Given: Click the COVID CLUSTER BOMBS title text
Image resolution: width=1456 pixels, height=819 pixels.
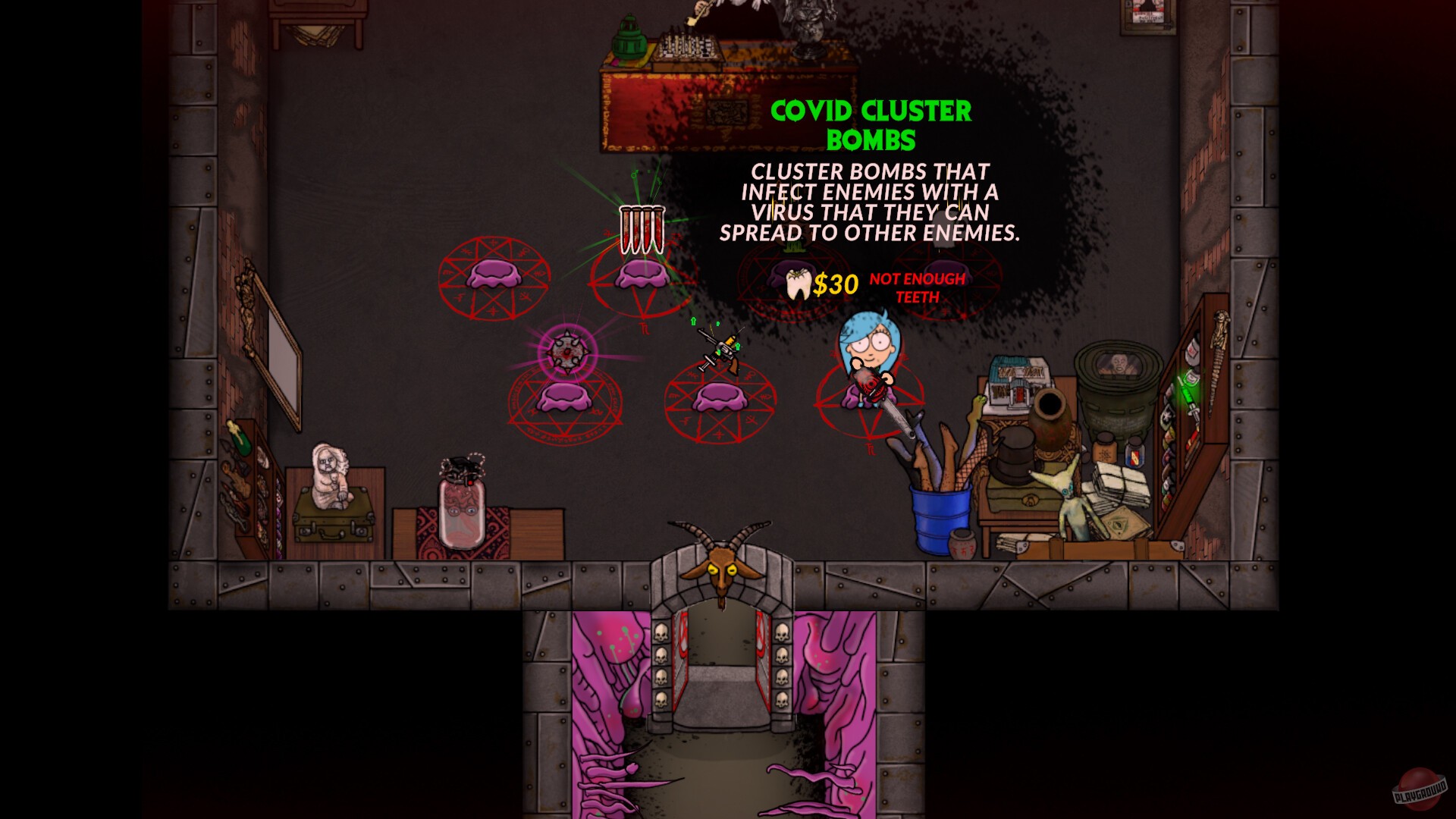Looking at the screenshot, I should point(871,125).
